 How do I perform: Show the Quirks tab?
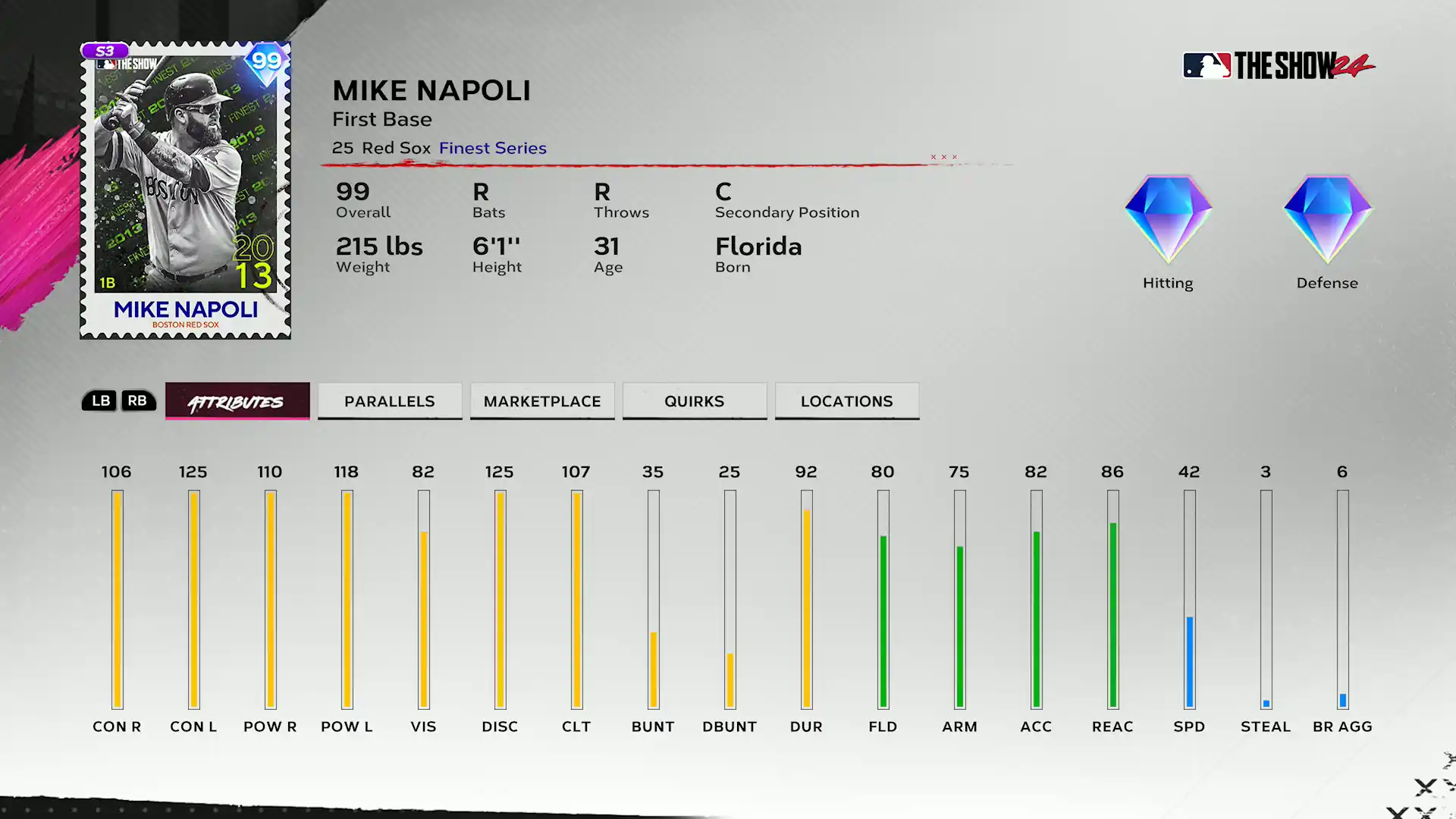(694, 401)
